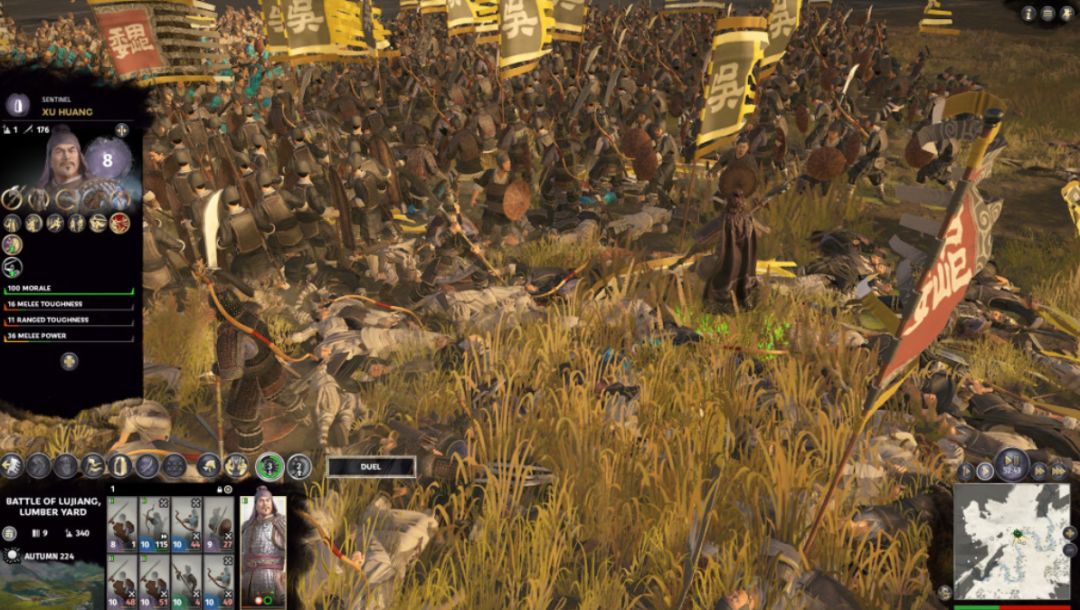Click the arrow-shaped first command bar icon
Screen dimensions: 1080x610
tap(11, 465)
